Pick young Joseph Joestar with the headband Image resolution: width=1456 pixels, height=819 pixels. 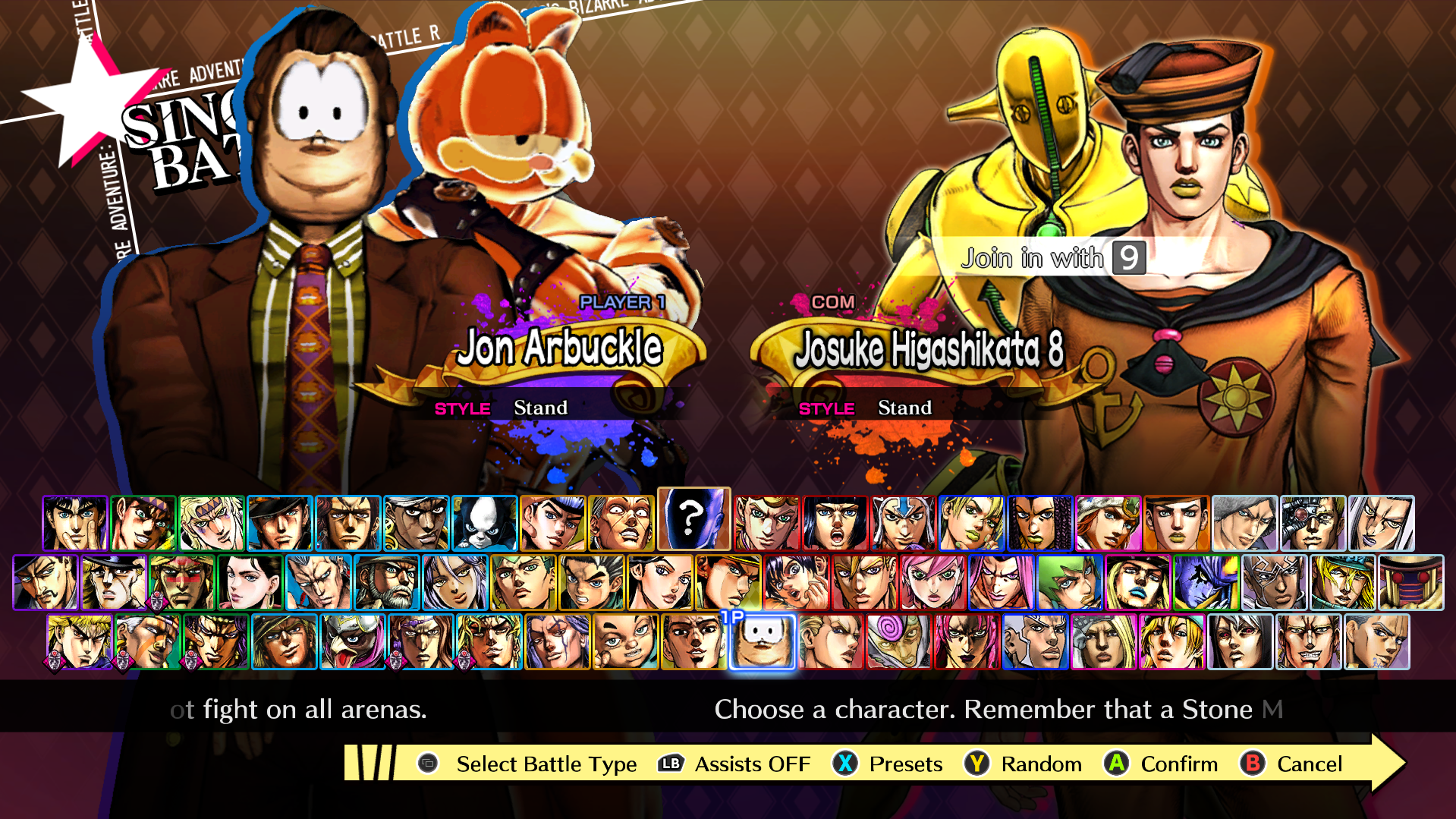click(143, 523)
